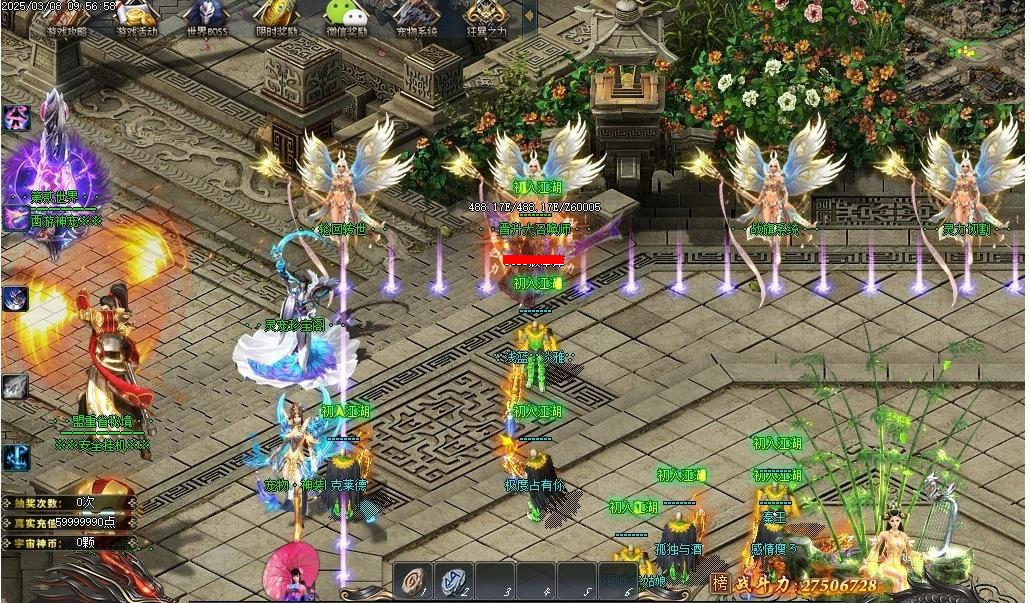Trigger the blue sword skill icon
This screenshot has width=1030, height=603.
15,457
